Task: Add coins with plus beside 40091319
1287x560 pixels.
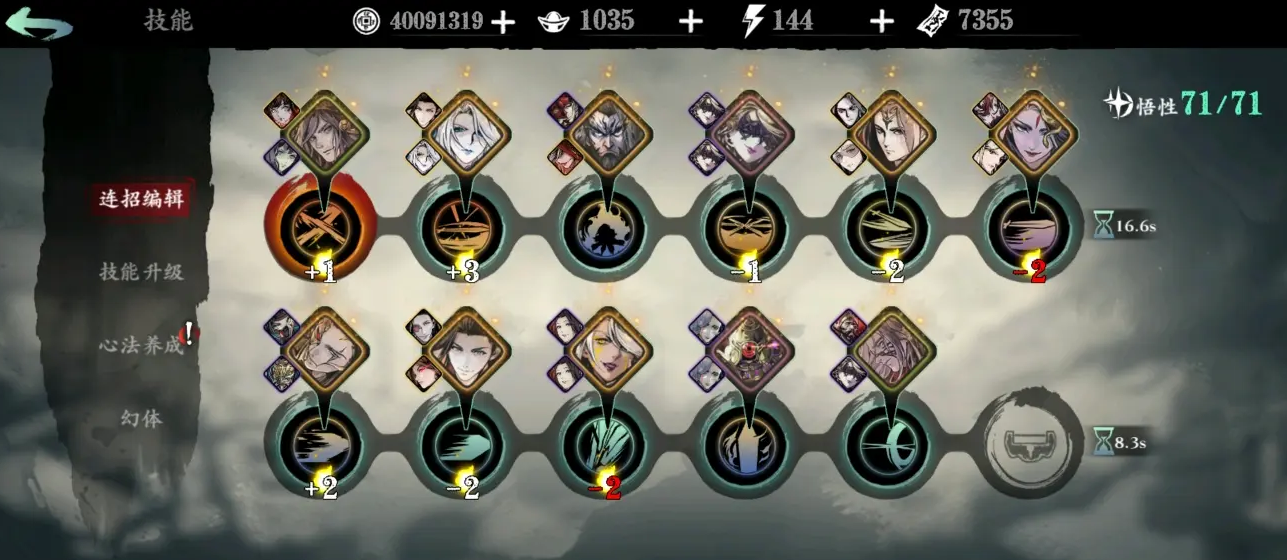Action: [503, 21]
